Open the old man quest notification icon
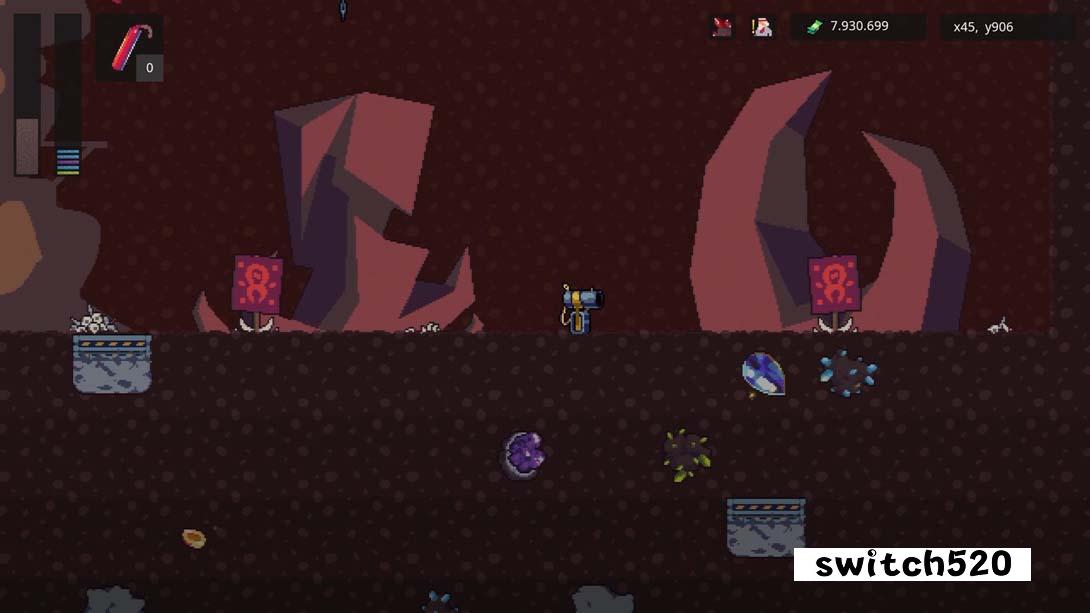This screenshot has width=1090, height=613. click(762, 27)
